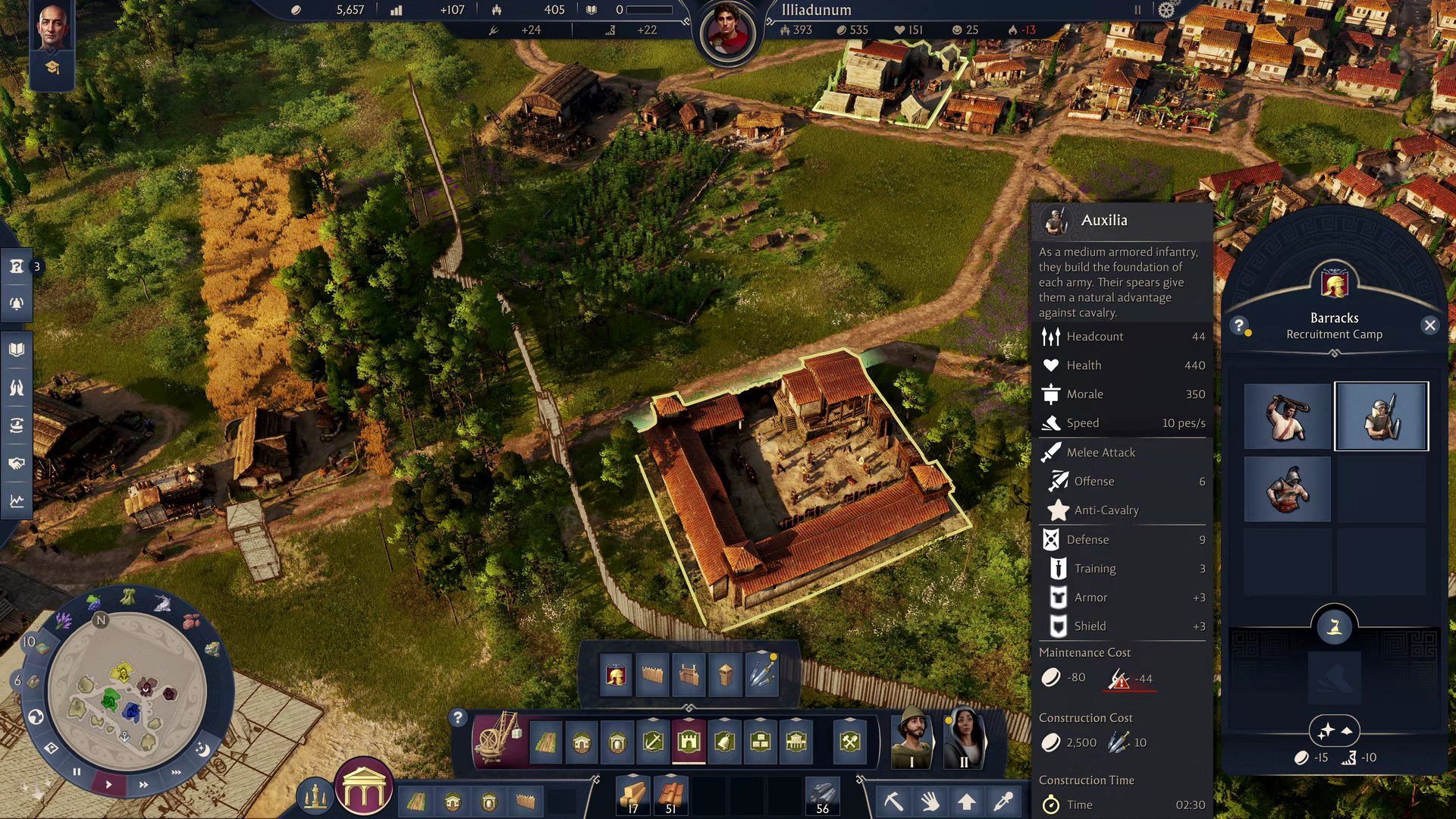Select the slinger unit for recruitment
Viewport: 1456px width, 819px height.
[1287, 416]
